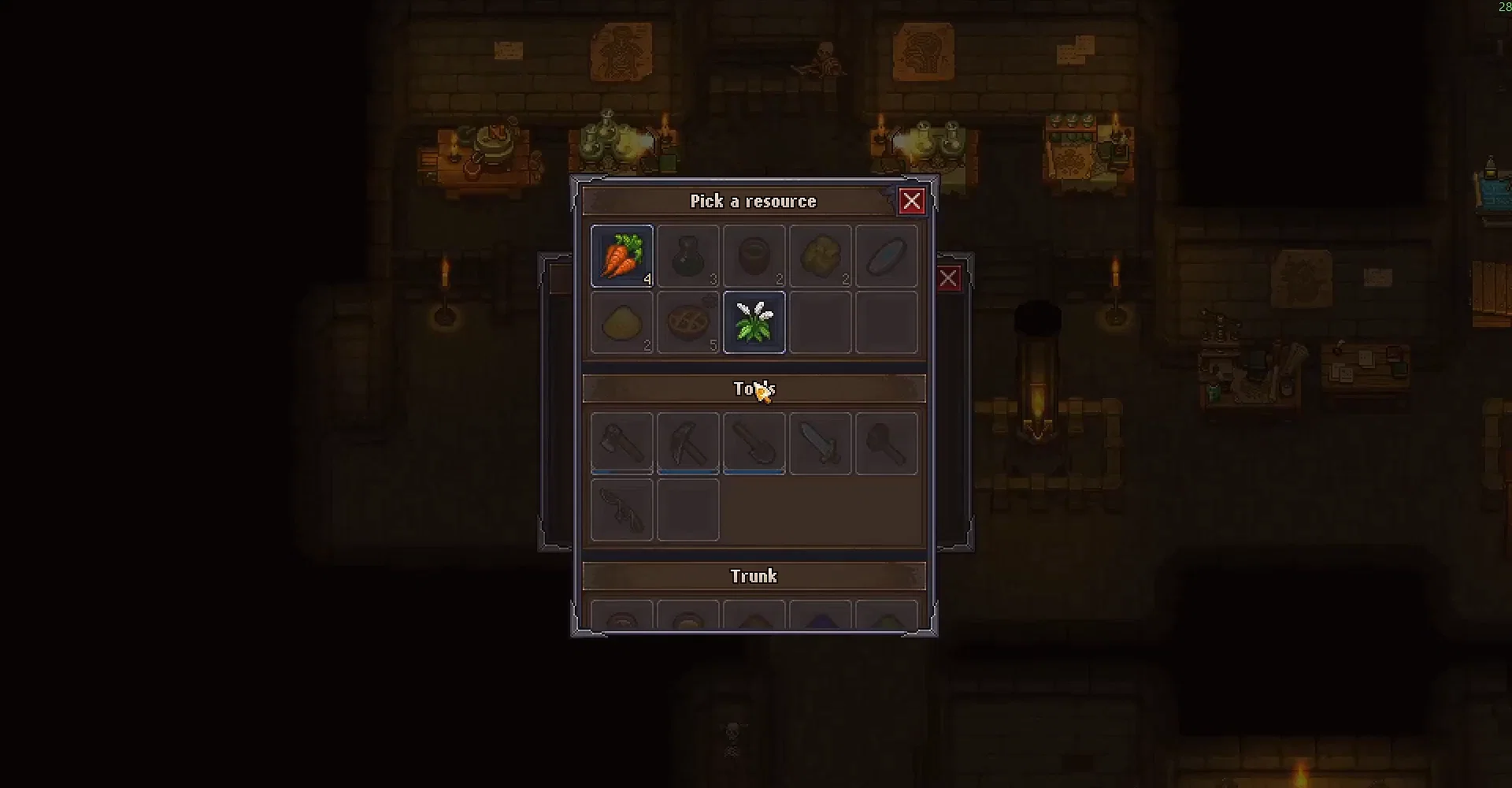Equip the axe tool
1512x788 pixels.
tap(621, 443)
